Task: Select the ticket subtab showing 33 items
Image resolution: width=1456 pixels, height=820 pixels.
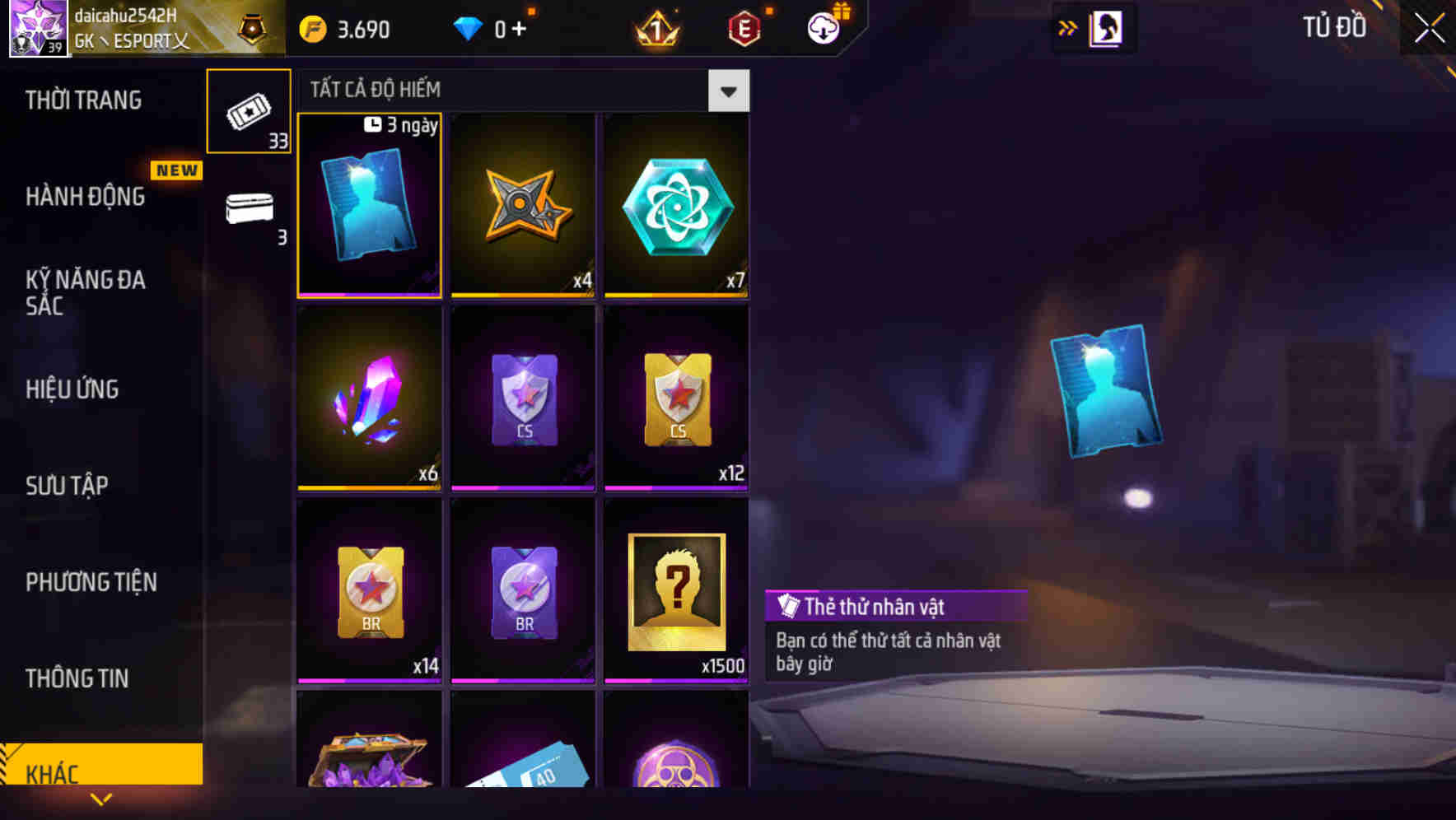Action: pos(249,111)
